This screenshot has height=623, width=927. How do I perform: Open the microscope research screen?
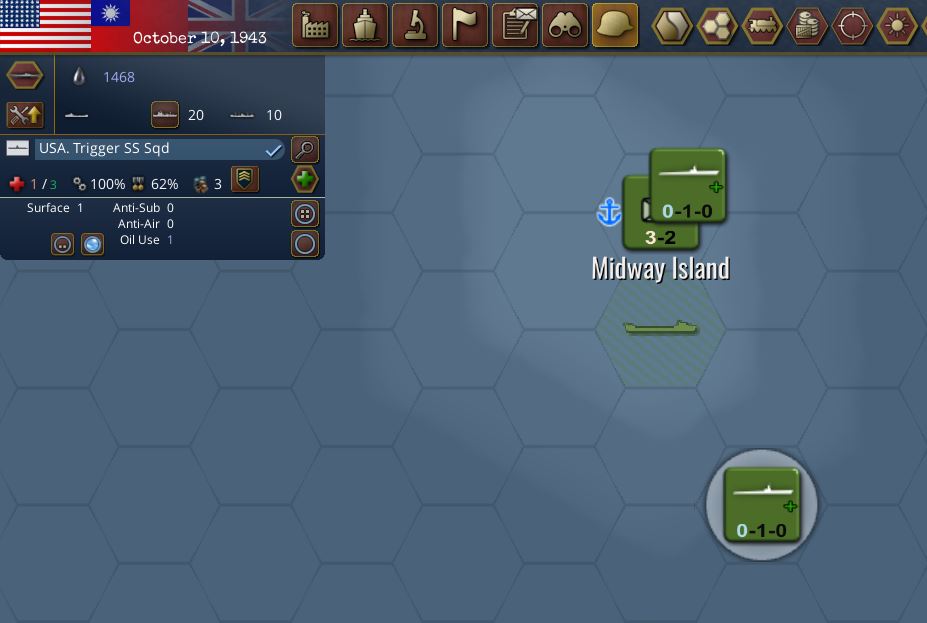[415, 26]
